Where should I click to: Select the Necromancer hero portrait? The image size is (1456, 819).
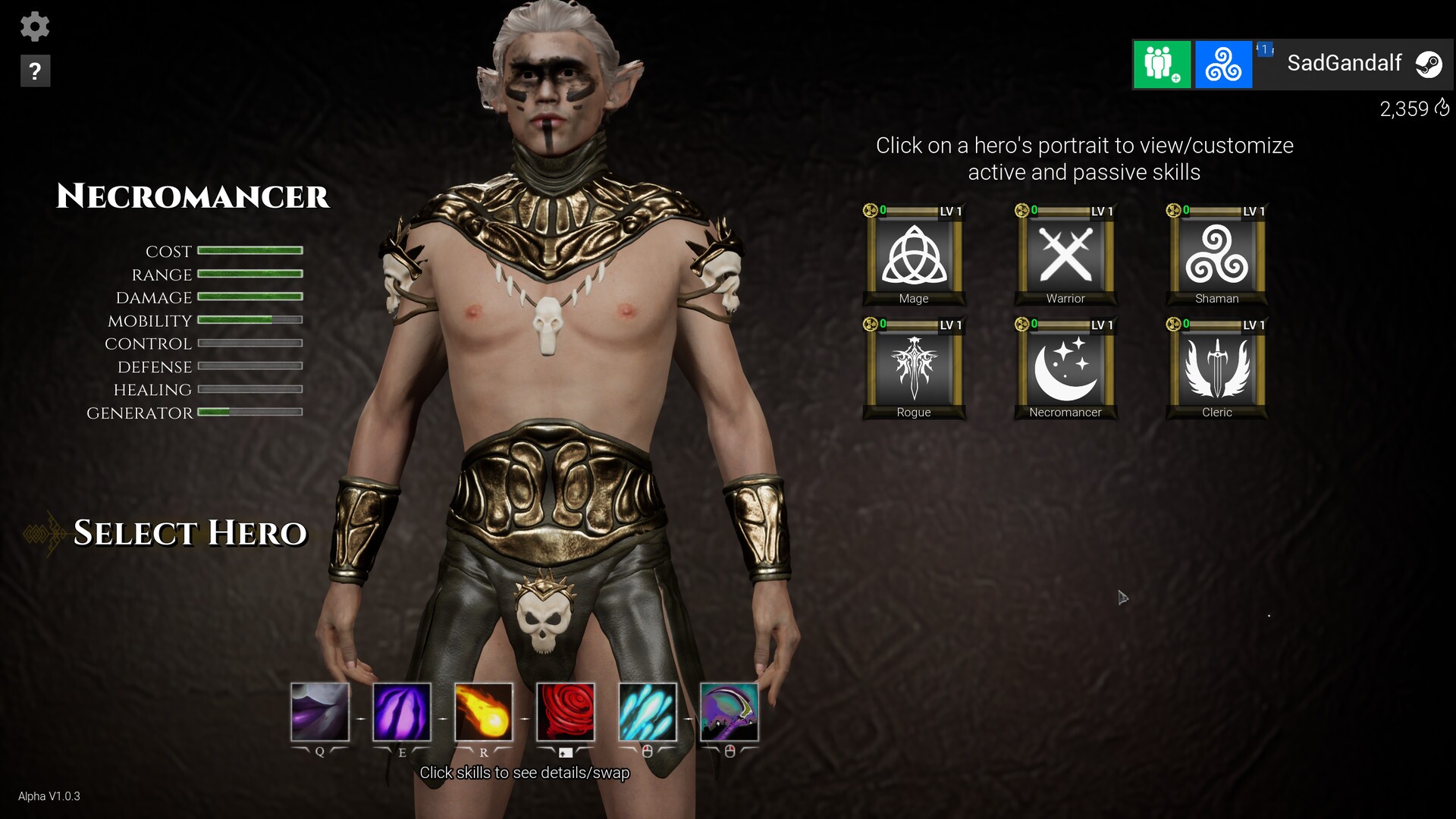pyautogui.click(x=1065, y=370)
